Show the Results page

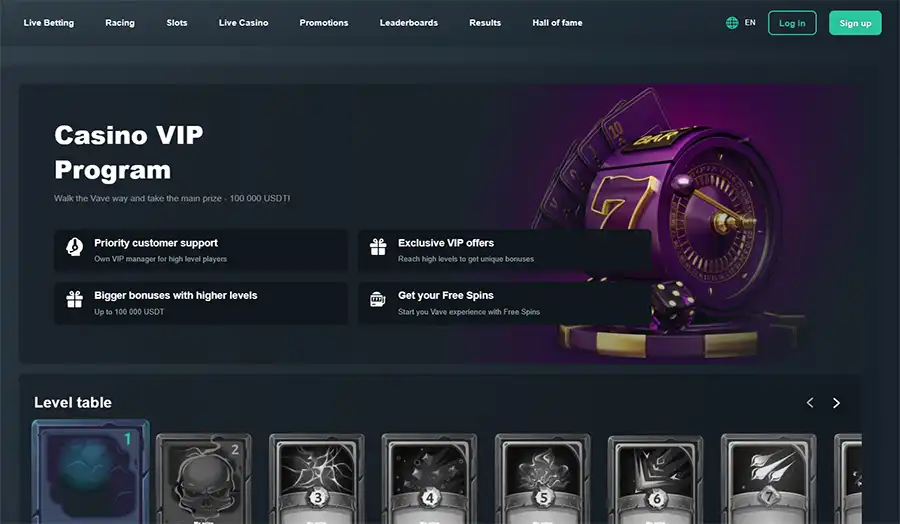(x=485, y=23)
